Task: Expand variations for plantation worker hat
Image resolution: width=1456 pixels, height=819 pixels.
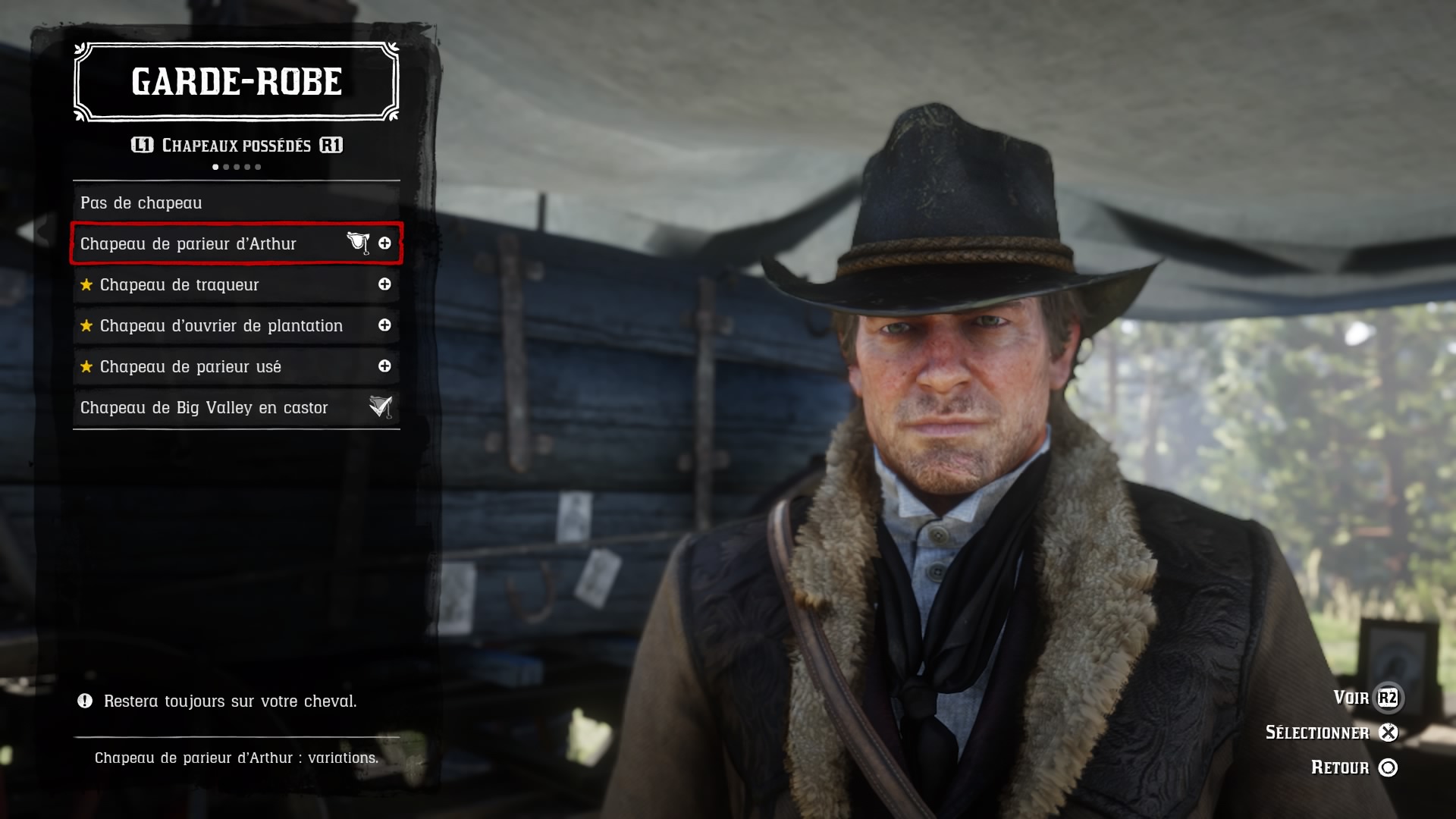Action: click(384, 325)
